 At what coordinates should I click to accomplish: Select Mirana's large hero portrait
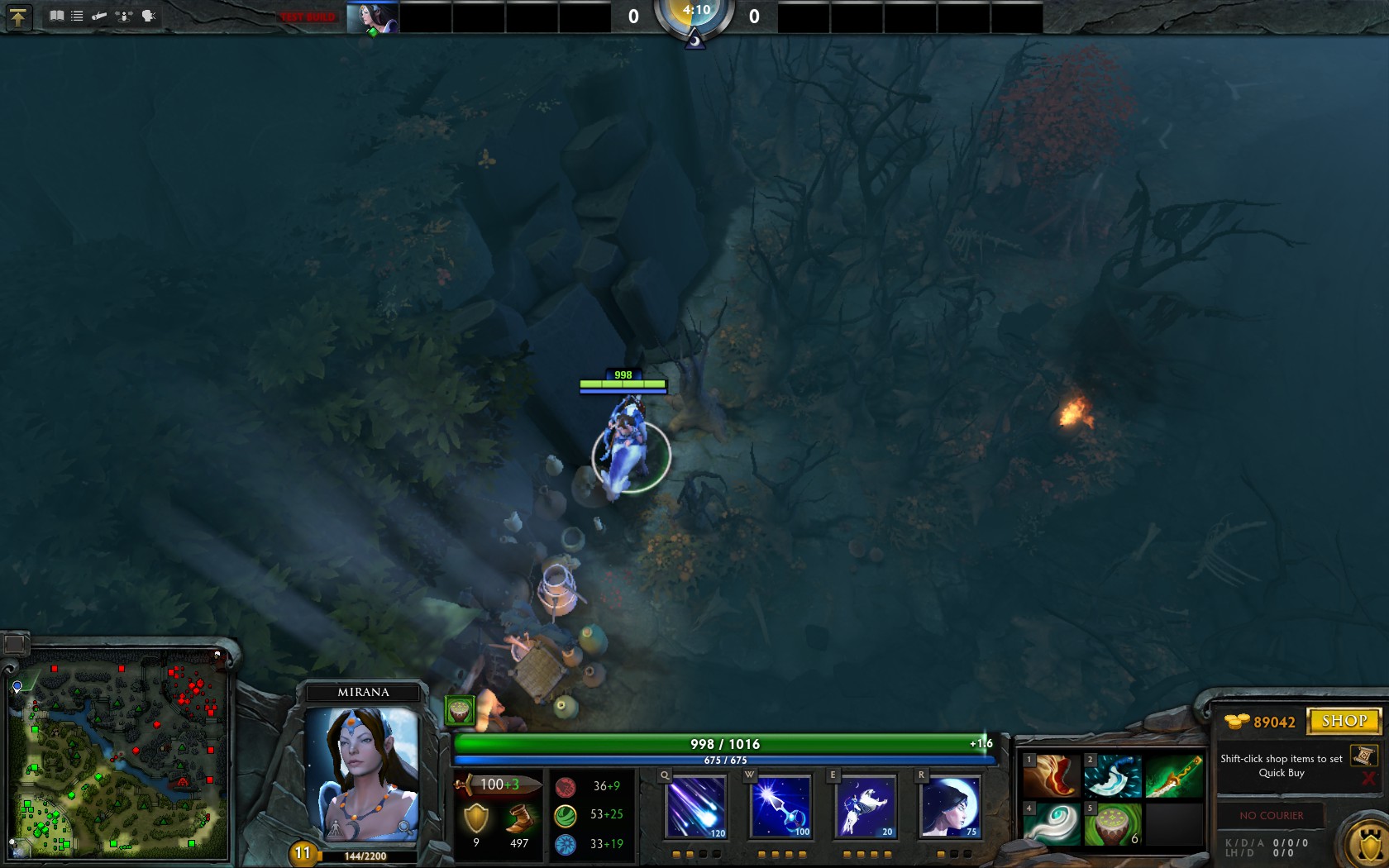[x=362, y=773]
